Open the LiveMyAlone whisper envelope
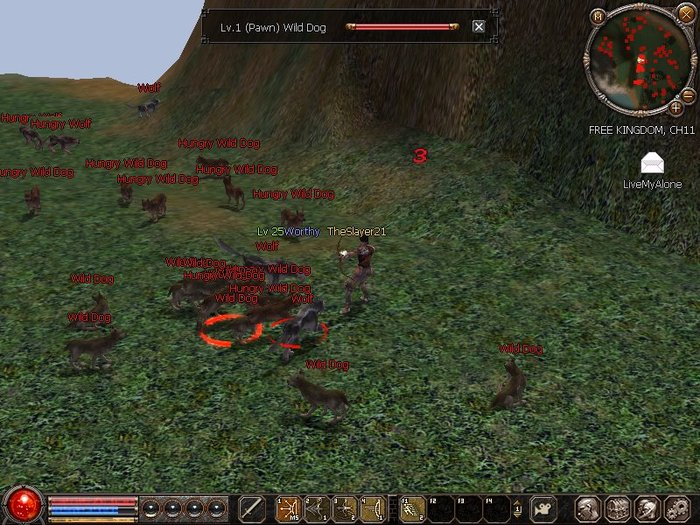 (x=651, y=163)
